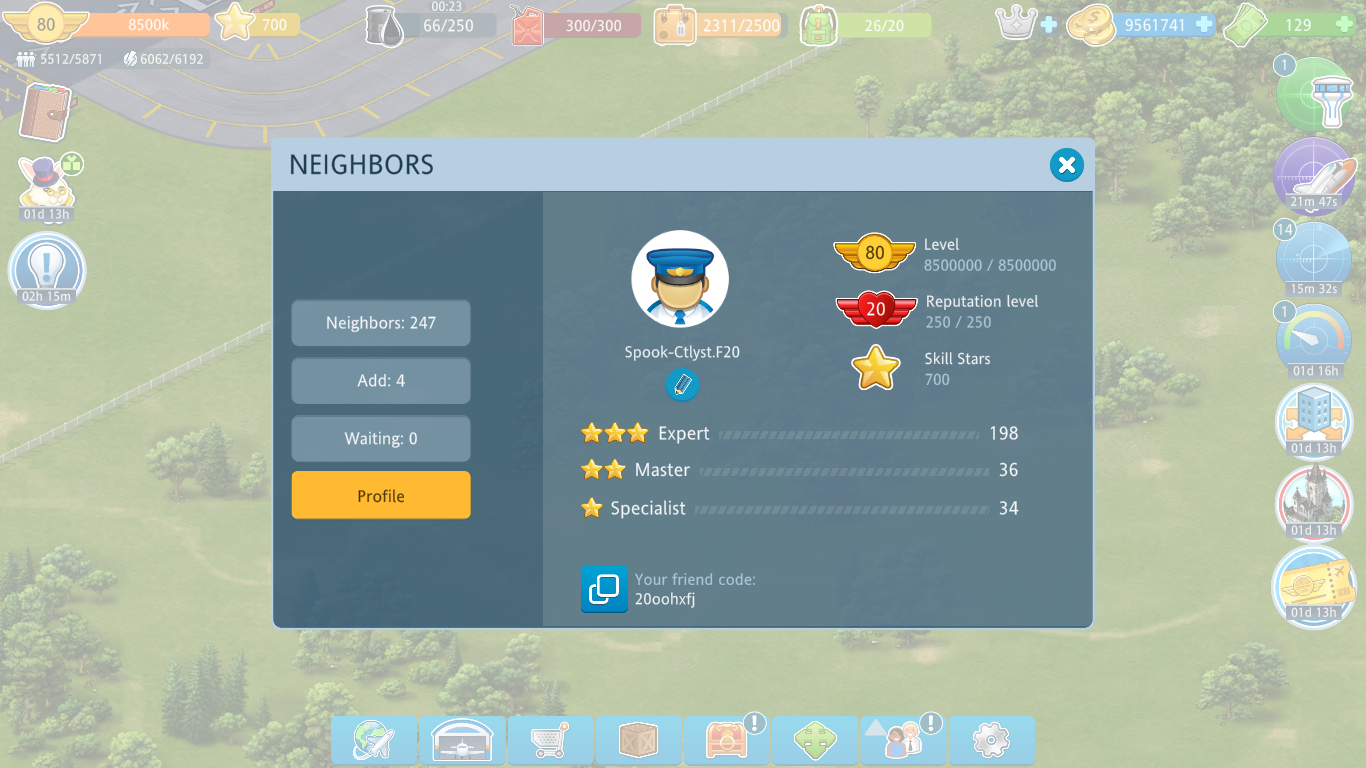This screenshot has width=1366, height=768.
Task: Show the Waiting: 0 requests
Action: [381, 439]
